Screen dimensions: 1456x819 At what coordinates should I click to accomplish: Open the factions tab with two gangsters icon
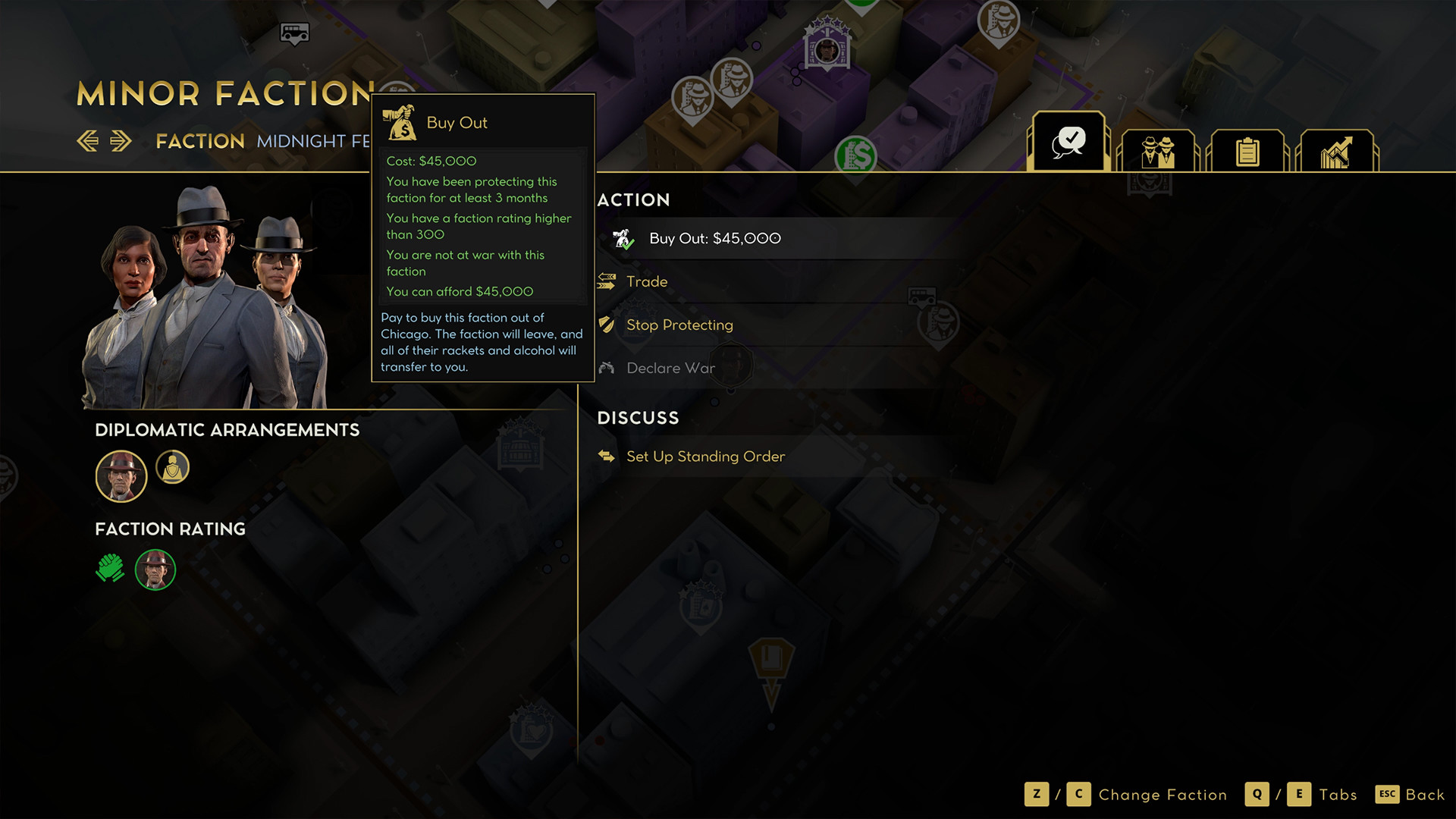pyautogui.click(x=1159, y=150)
